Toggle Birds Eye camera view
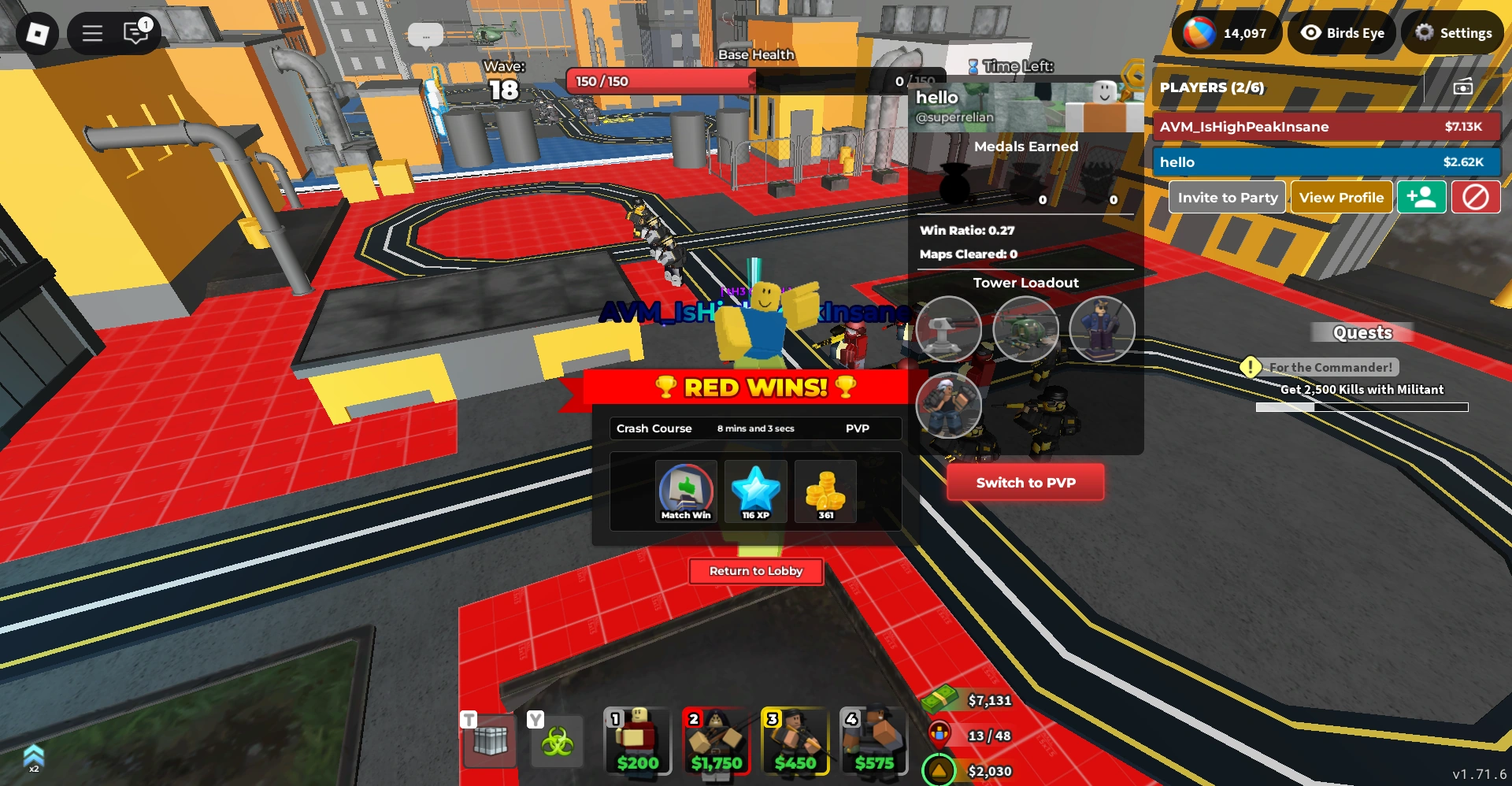This screenshot has width=1512, height=786. coord(1340,33)
